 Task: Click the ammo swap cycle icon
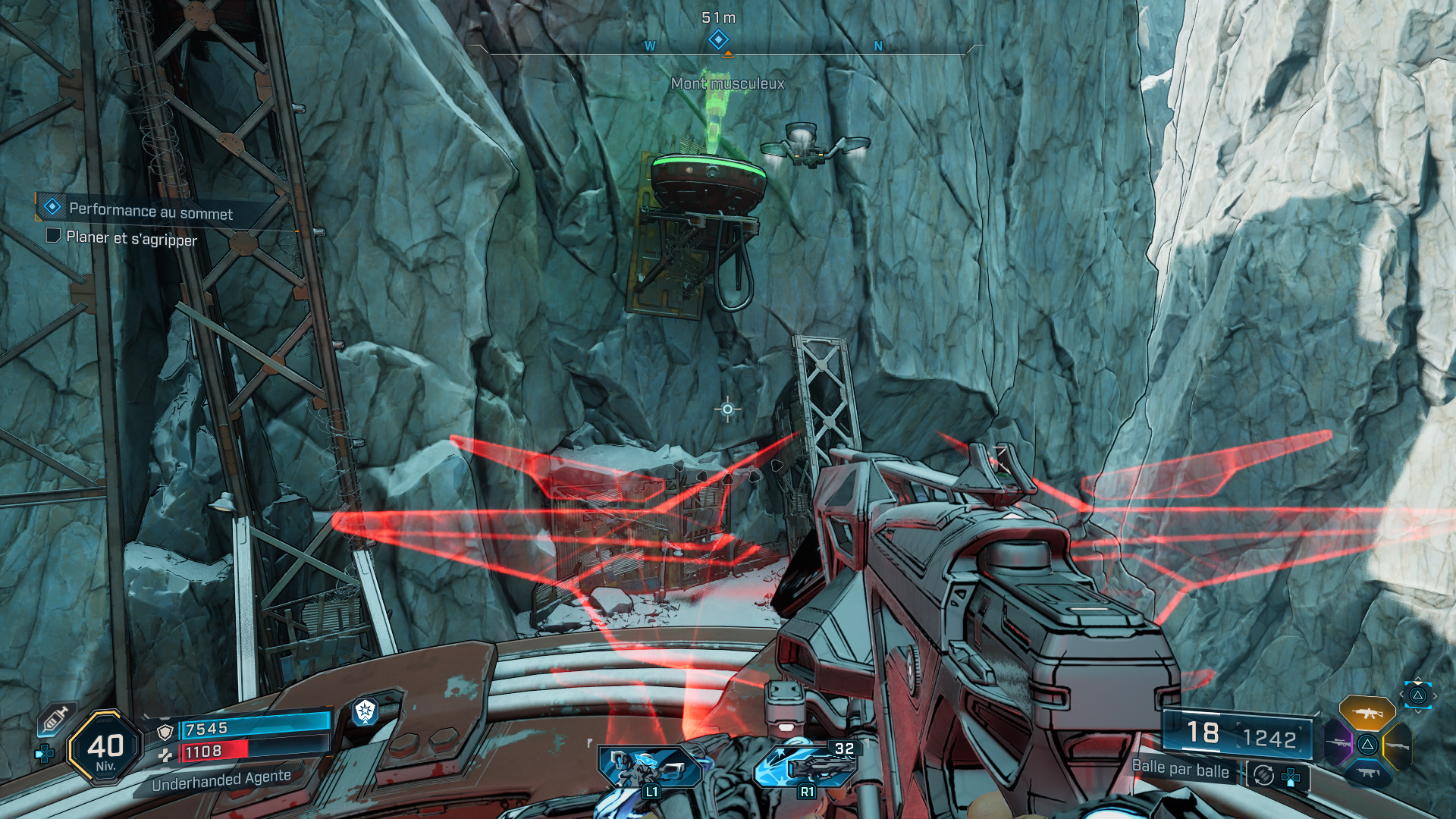click(1263, 775)
